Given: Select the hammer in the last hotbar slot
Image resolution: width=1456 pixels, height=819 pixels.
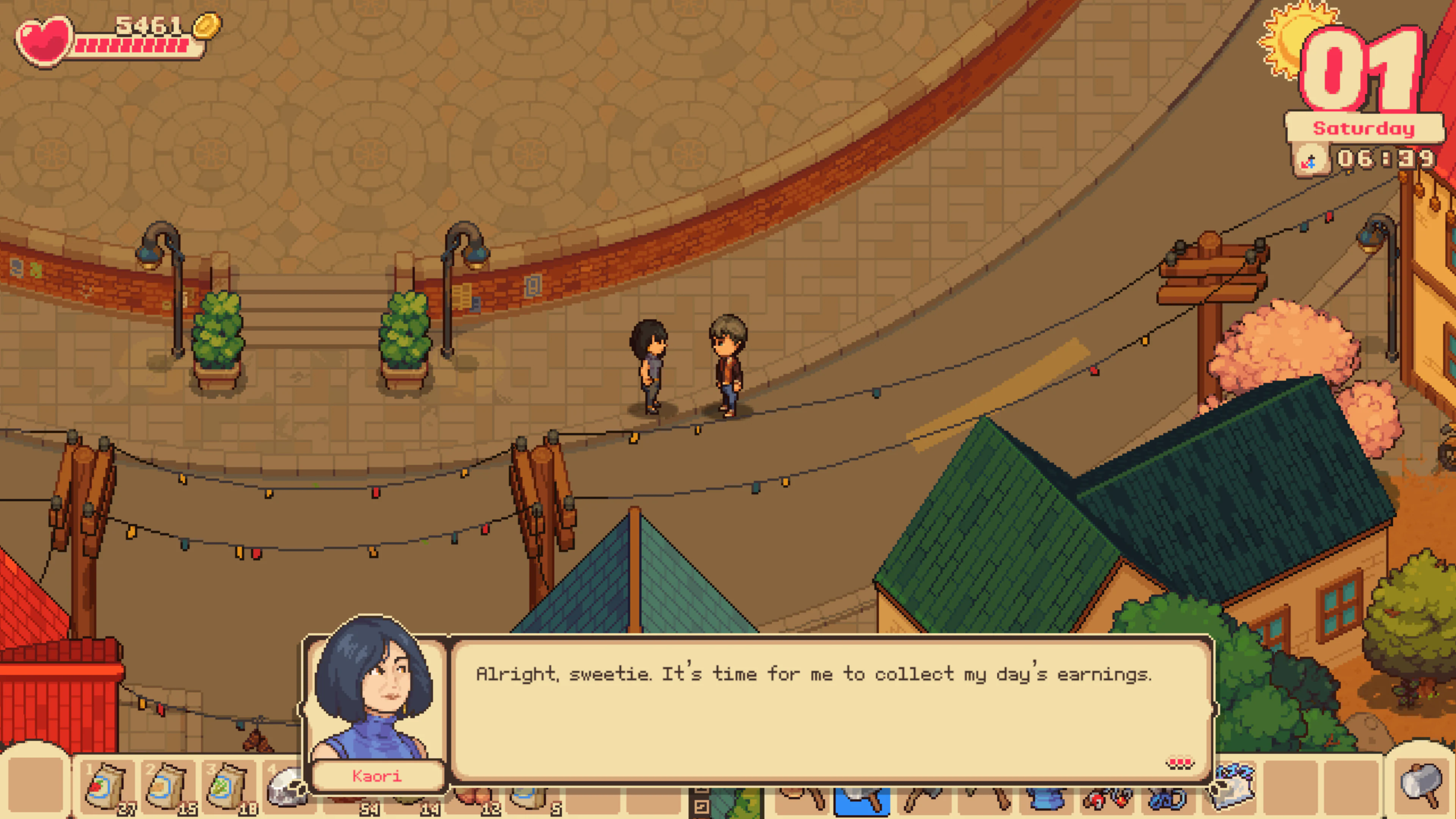Looking at the screenshot, I should click(1418, 789).
